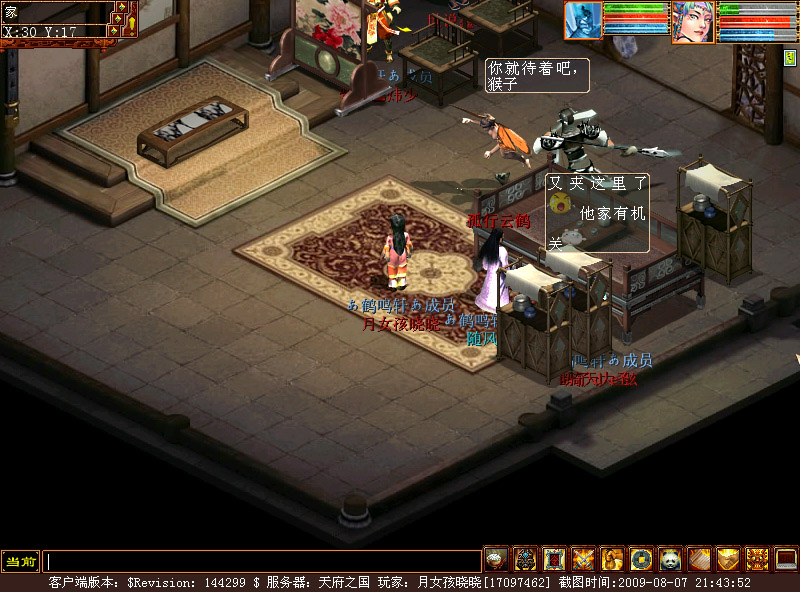This screenshot has height=592, width=800.
Task: Open the scroll icon in the toolbar
Action: 699,559
